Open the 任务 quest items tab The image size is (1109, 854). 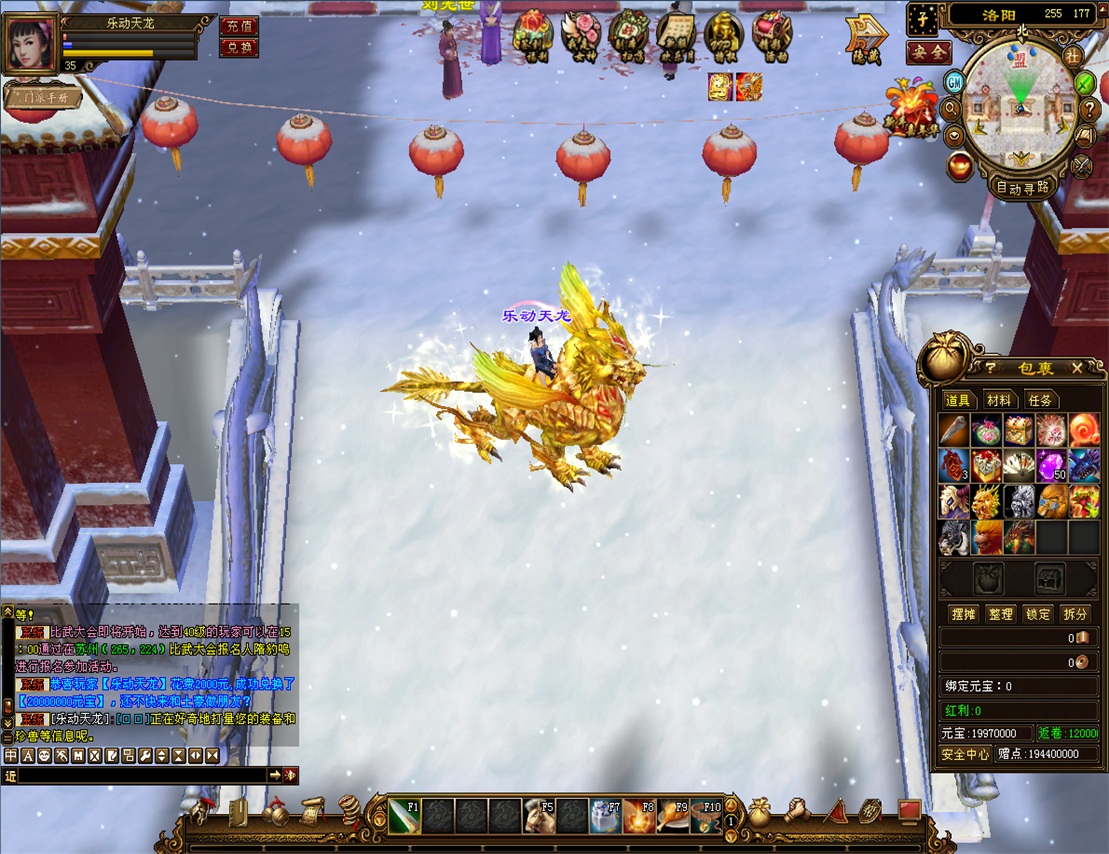pyautogui.click(x=1038, y=400)
